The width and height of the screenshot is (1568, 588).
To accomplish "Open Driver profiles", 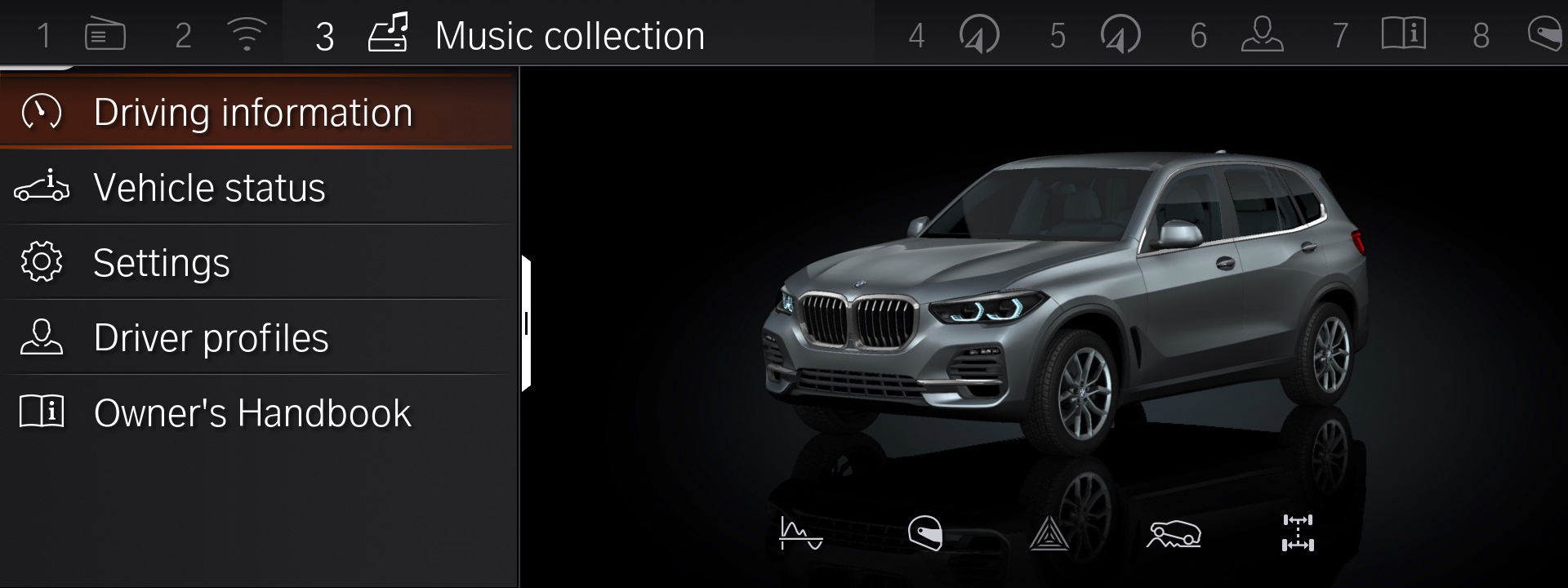I will [x=211, y=337].
